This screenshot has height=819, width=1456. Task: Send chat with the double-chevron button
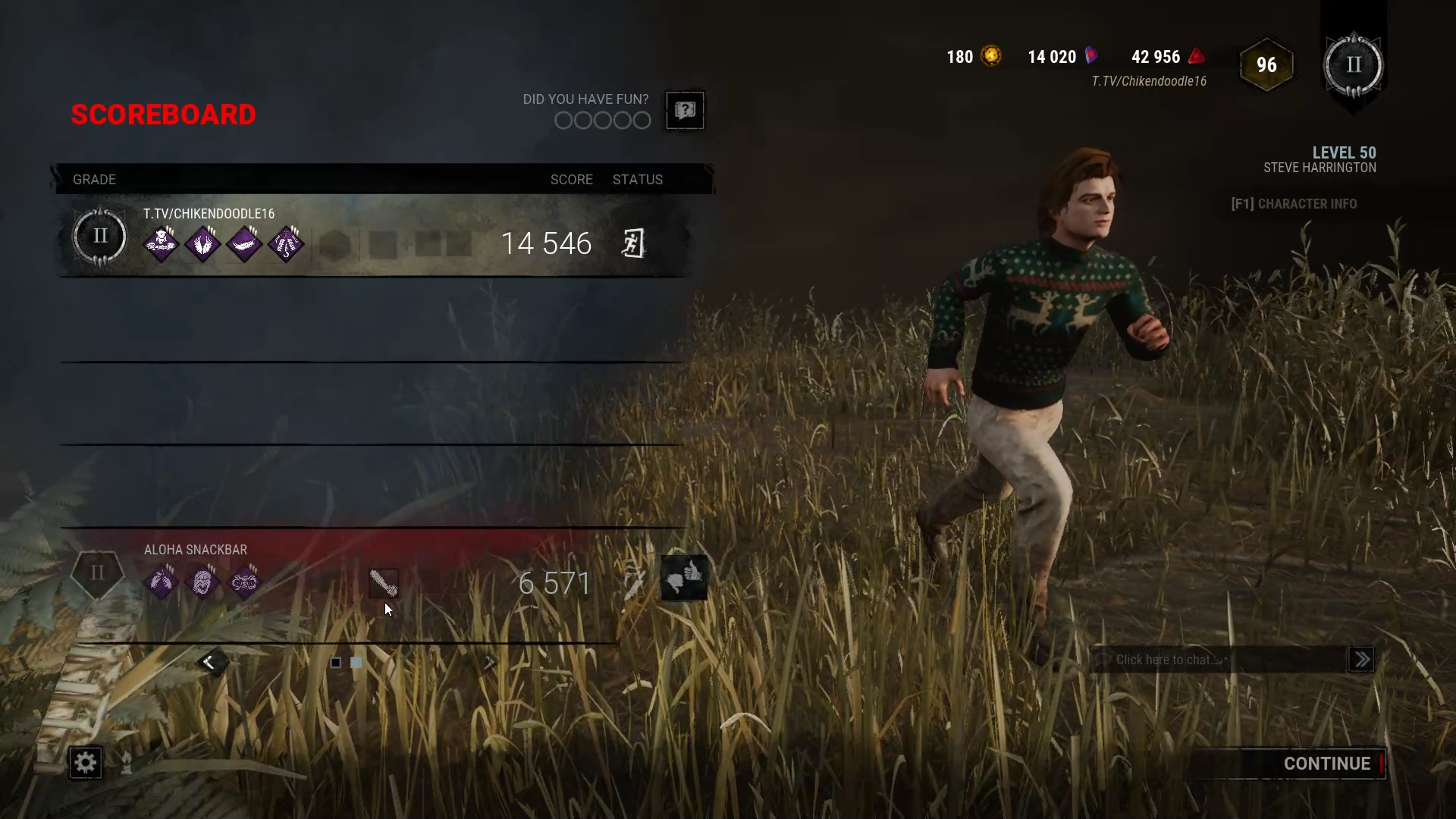(1361, 660)
